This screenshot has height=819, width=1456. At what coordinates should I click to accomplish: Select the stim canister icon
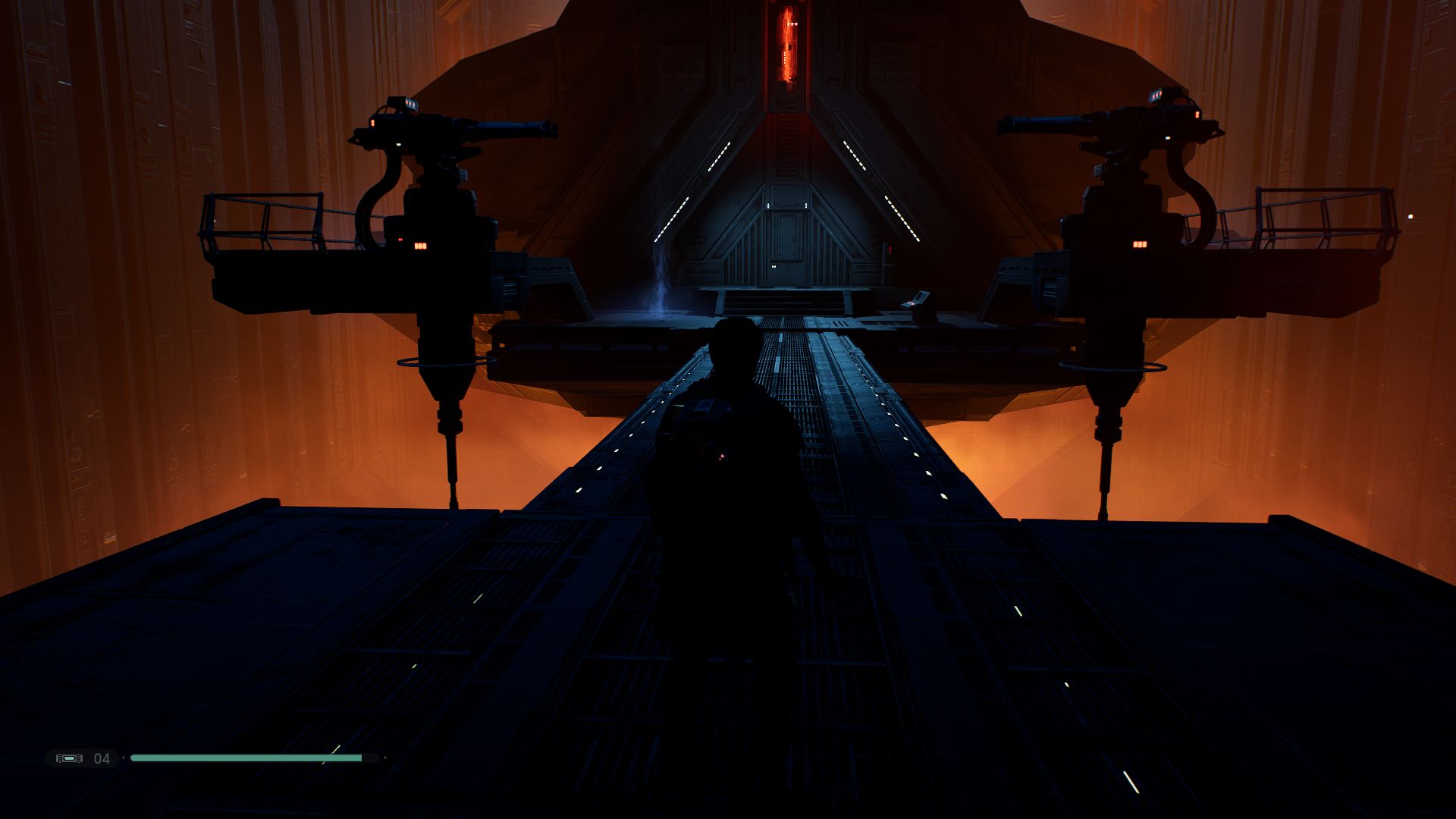pyautogui.click(x=69, y=758)
